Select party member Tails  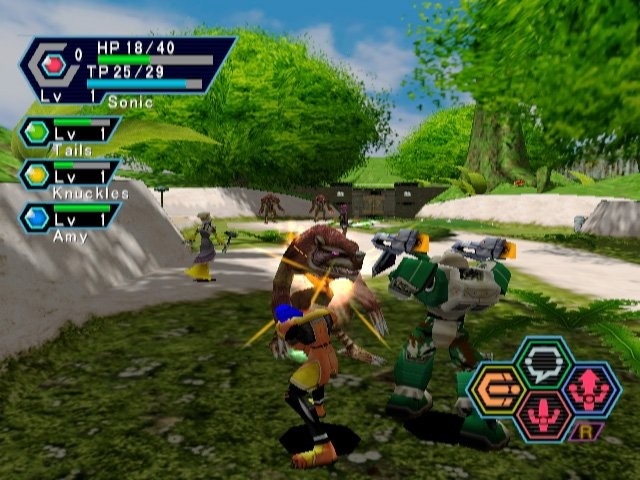(x=70, y=134)
